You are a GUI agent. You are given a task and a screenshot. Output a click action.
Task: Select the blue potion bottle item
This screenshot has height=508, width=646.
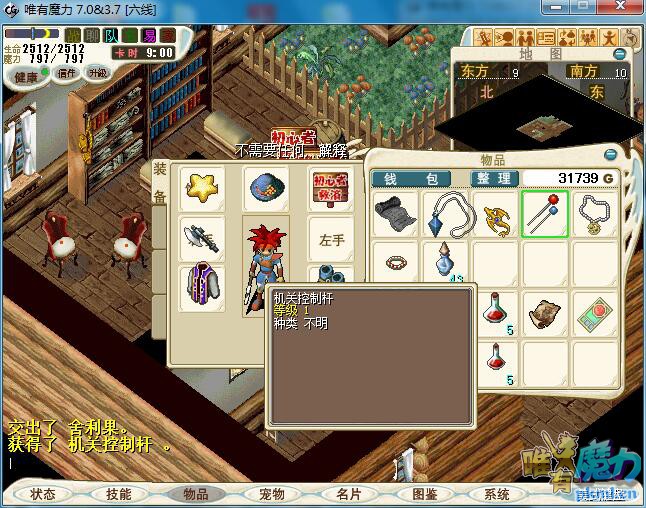click(x=445, y=263)
